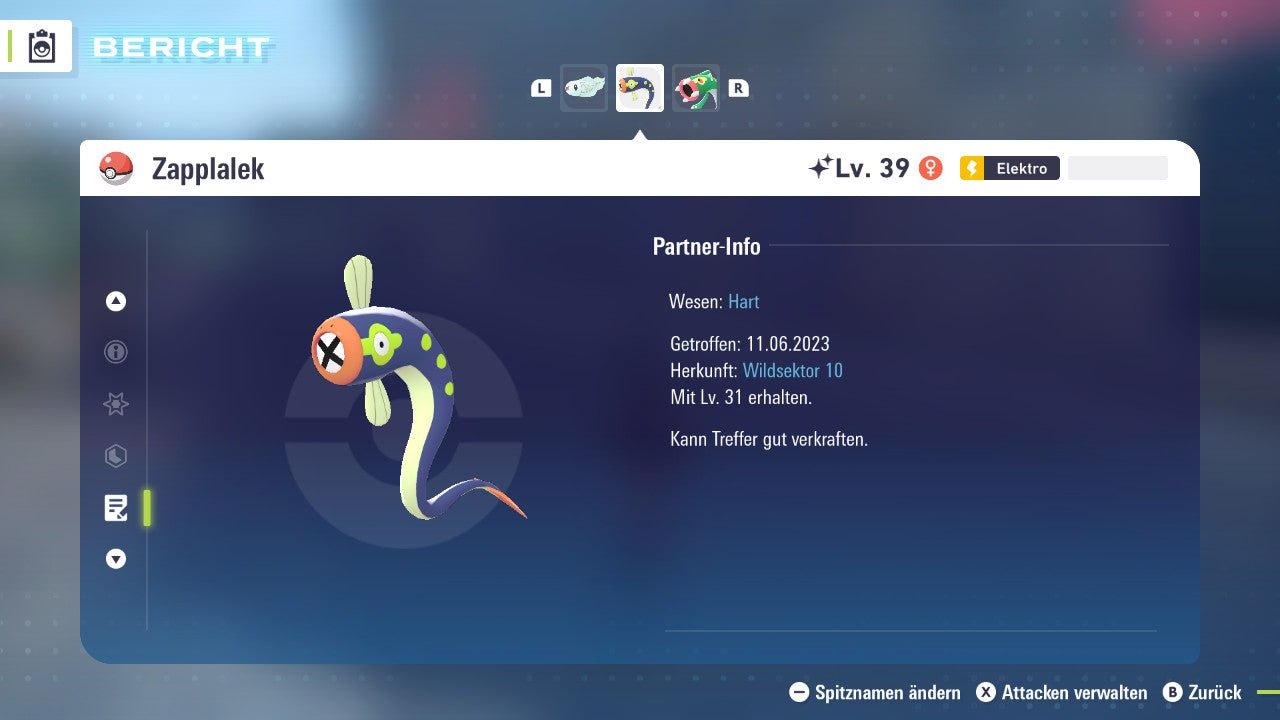Click the female gender symbol

[931, 168]
